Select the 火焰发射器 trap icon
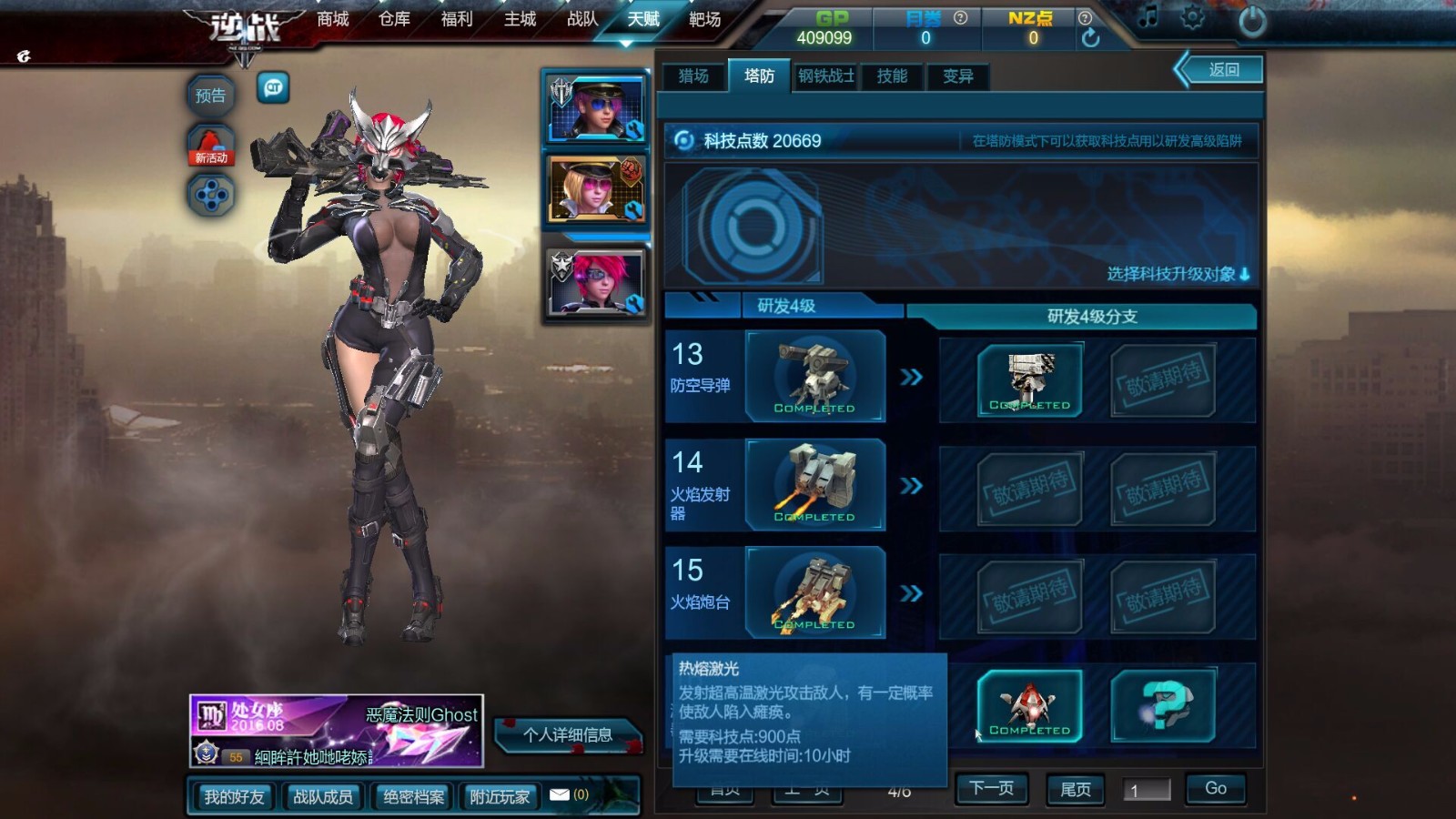The width and height of the screenshot is (1456, 819). pyautogui.click(x=814, y=484)
